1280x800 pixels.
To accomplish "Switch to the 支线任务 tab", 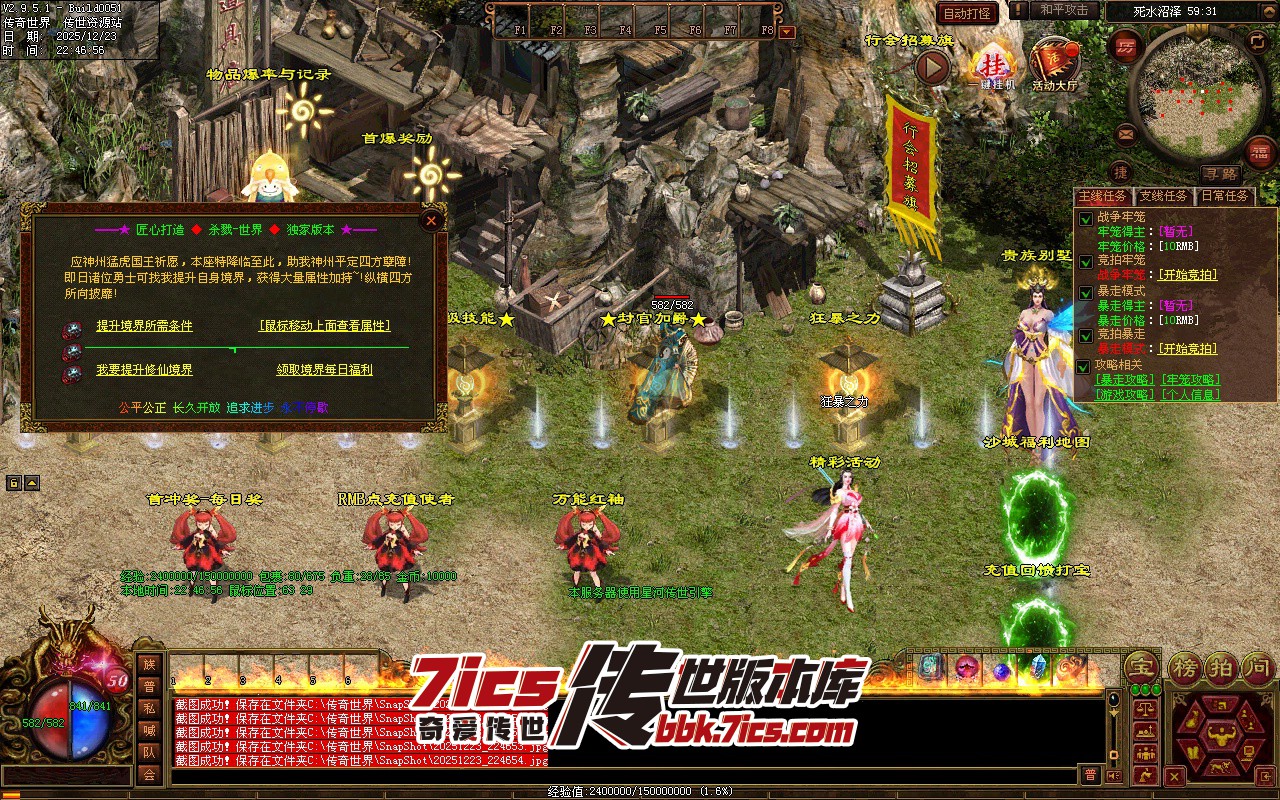I will tap(1164, 196).
